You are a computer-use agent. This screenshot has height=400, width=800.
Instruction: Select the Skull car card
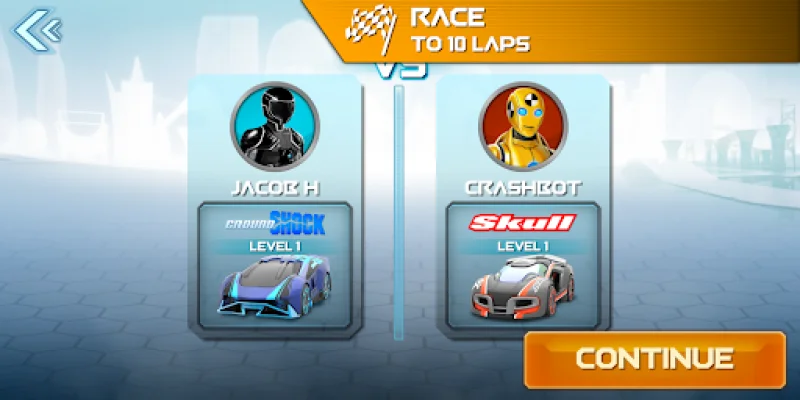click(522, 265)
